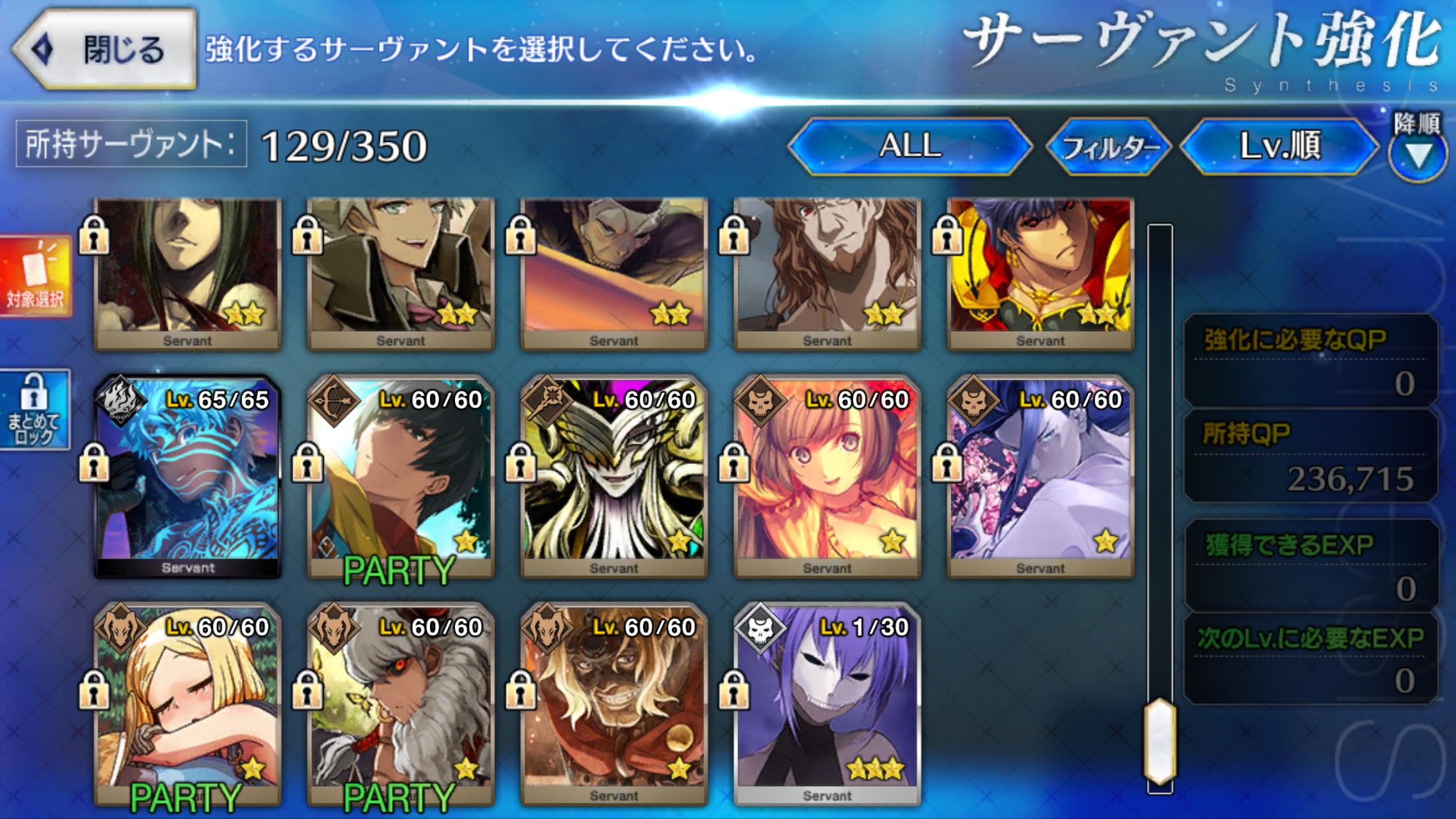The width and height of the screenshot is (1456, 819).
Task: Select the green-haired two-star servant card
Action: [188, 274]
